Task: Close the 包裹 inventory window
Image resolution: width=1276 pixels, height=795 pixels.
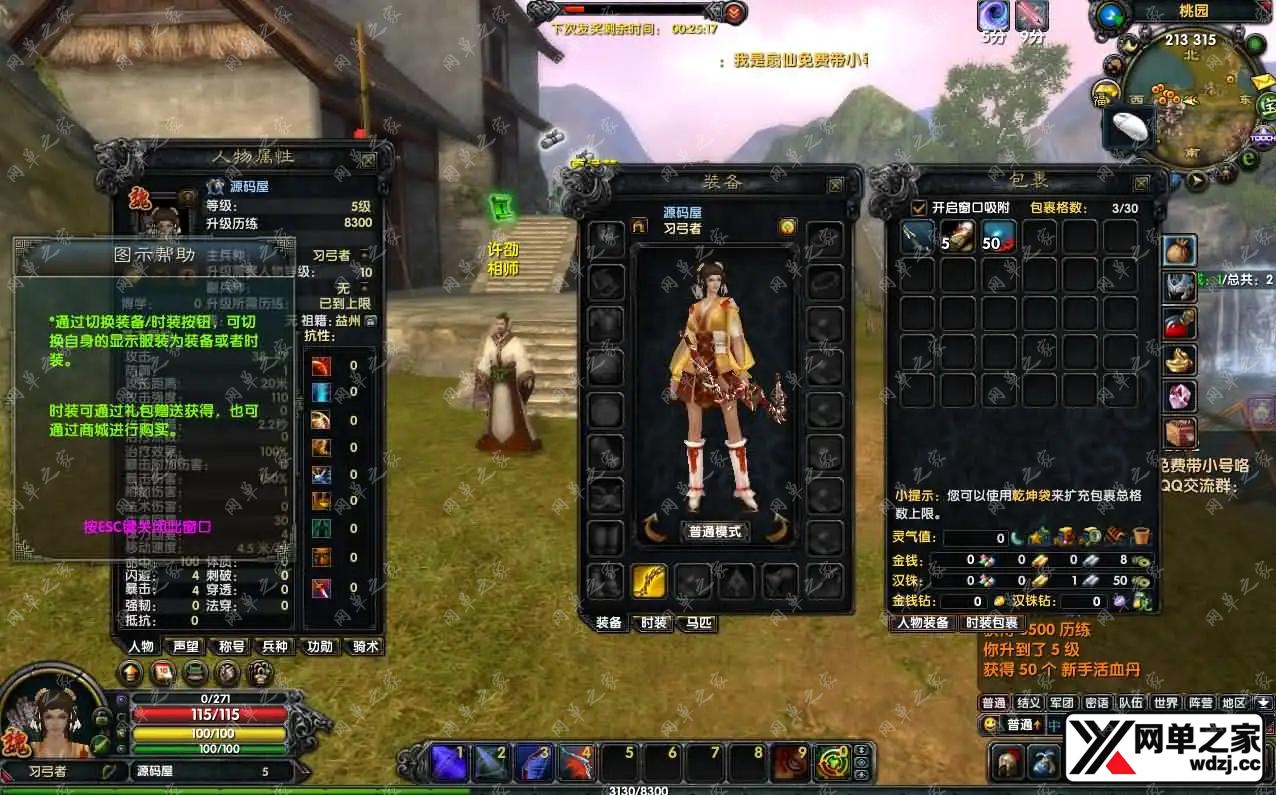Action: point(1141,184)
